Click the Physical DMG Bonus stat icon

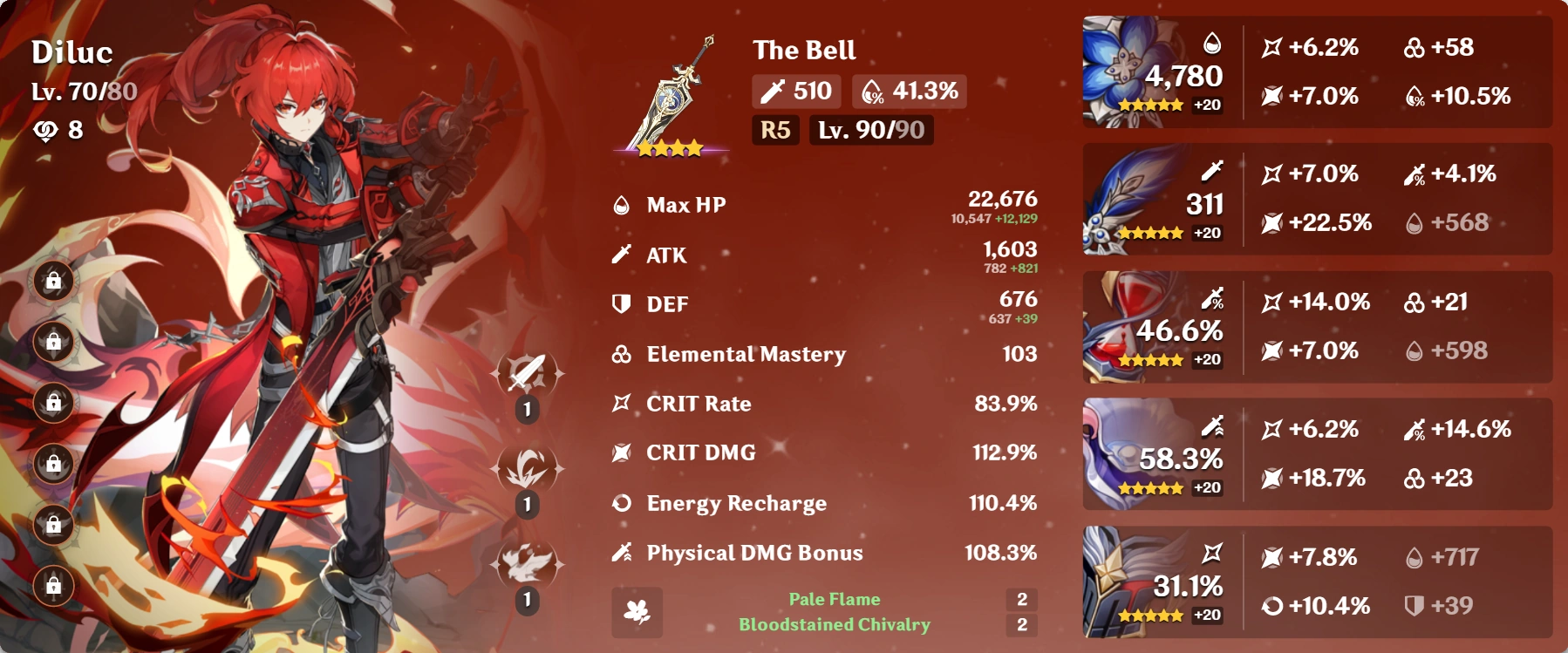coord(621,552)
